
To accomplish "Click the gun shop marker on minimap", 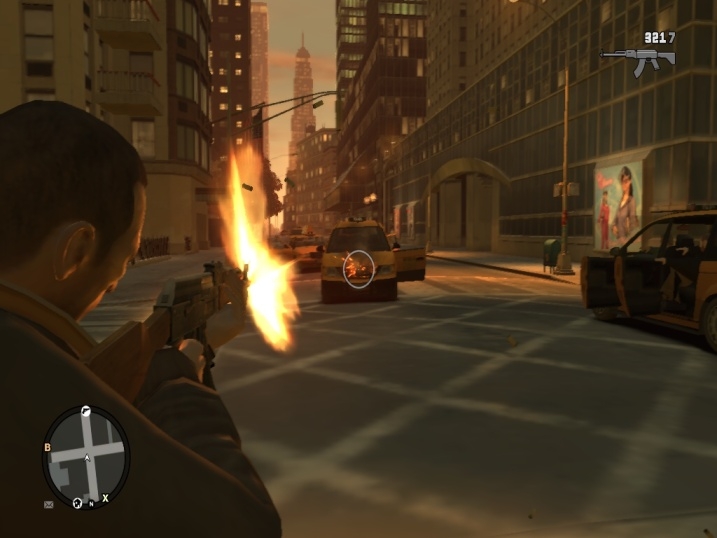I will coord(86,411).
